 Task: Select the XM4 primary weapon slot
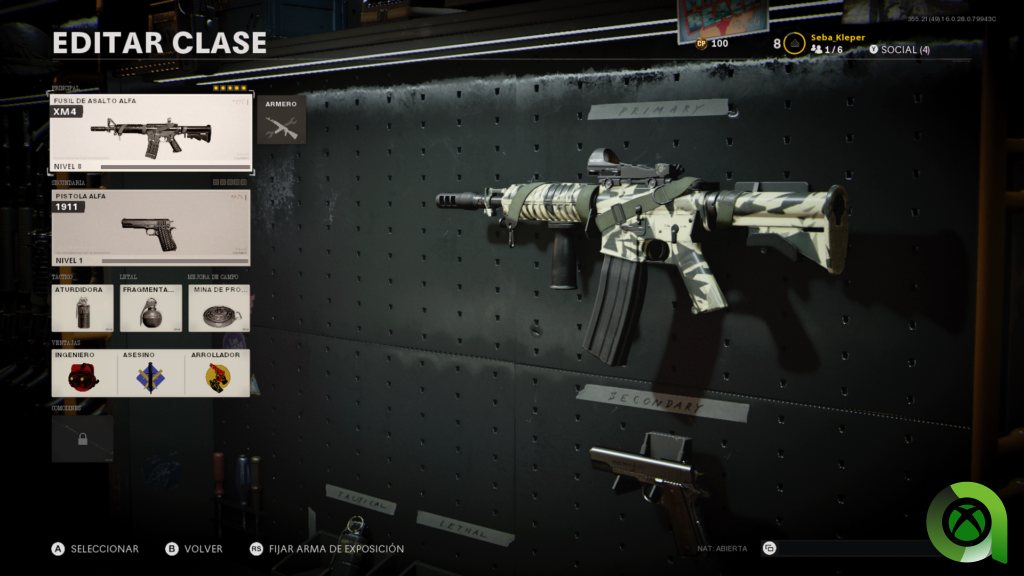(150, 132)
